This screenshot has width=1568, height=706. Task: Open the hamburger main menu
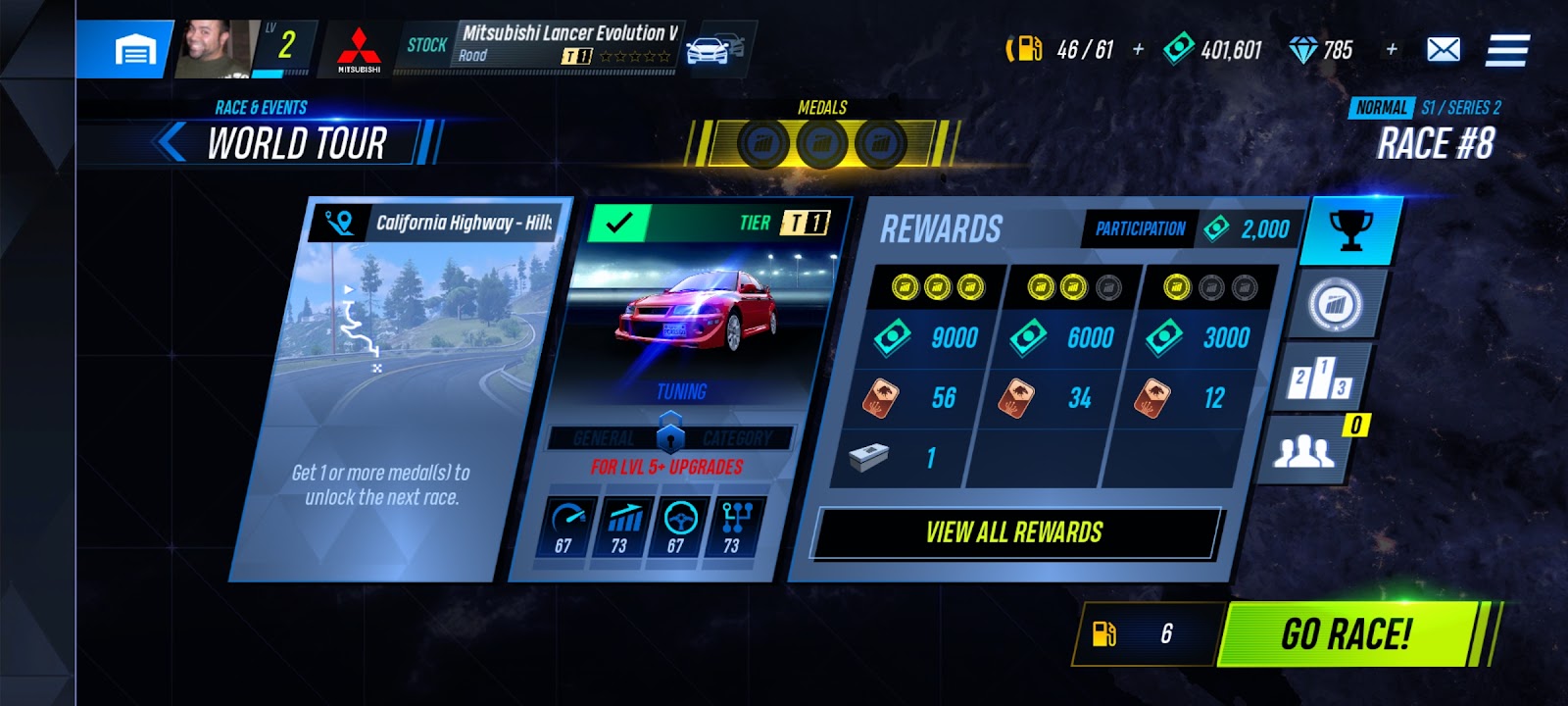click(x=1506, y=50)
